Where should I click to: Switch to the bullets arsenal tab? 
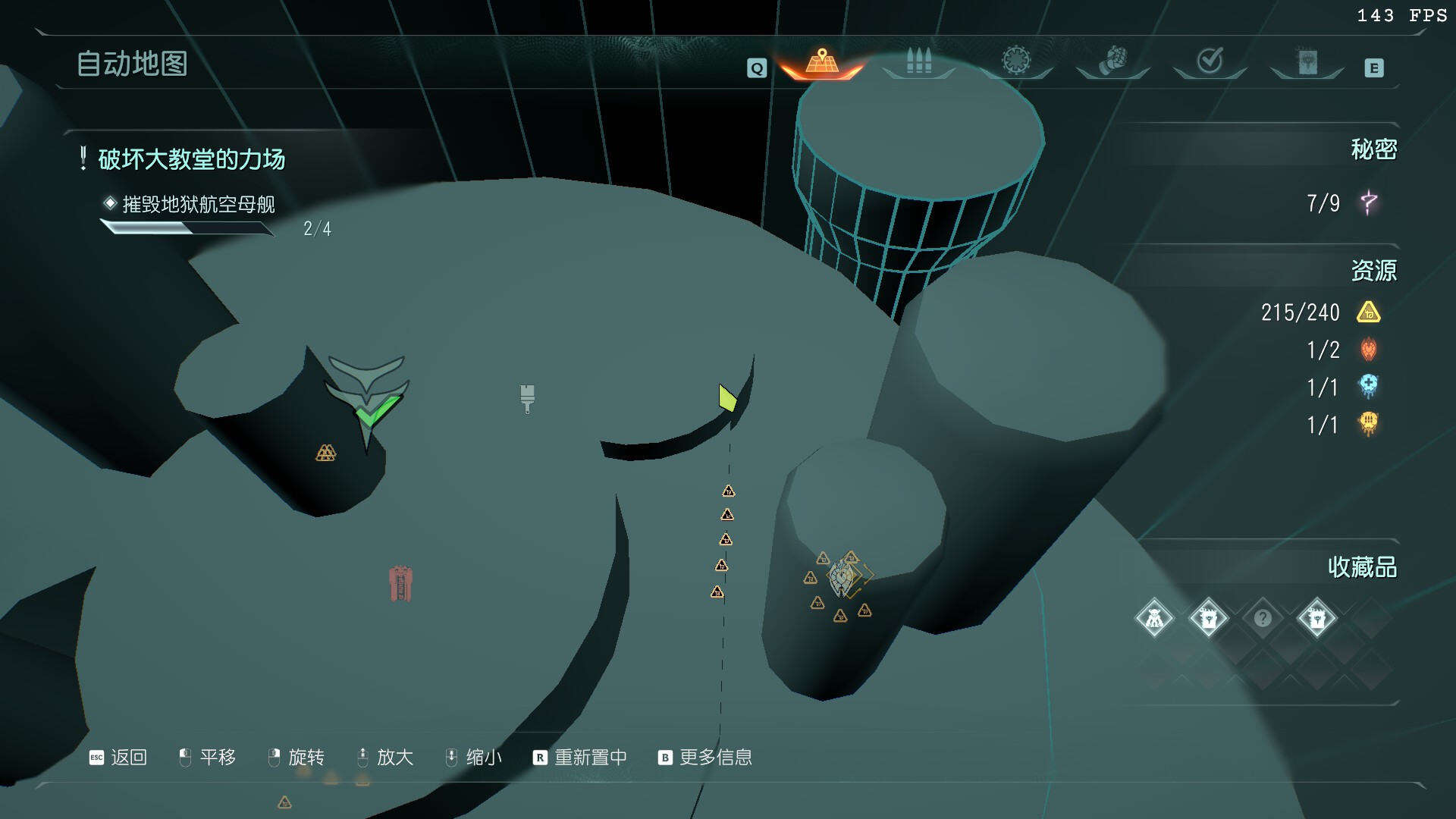pos(918,61)
